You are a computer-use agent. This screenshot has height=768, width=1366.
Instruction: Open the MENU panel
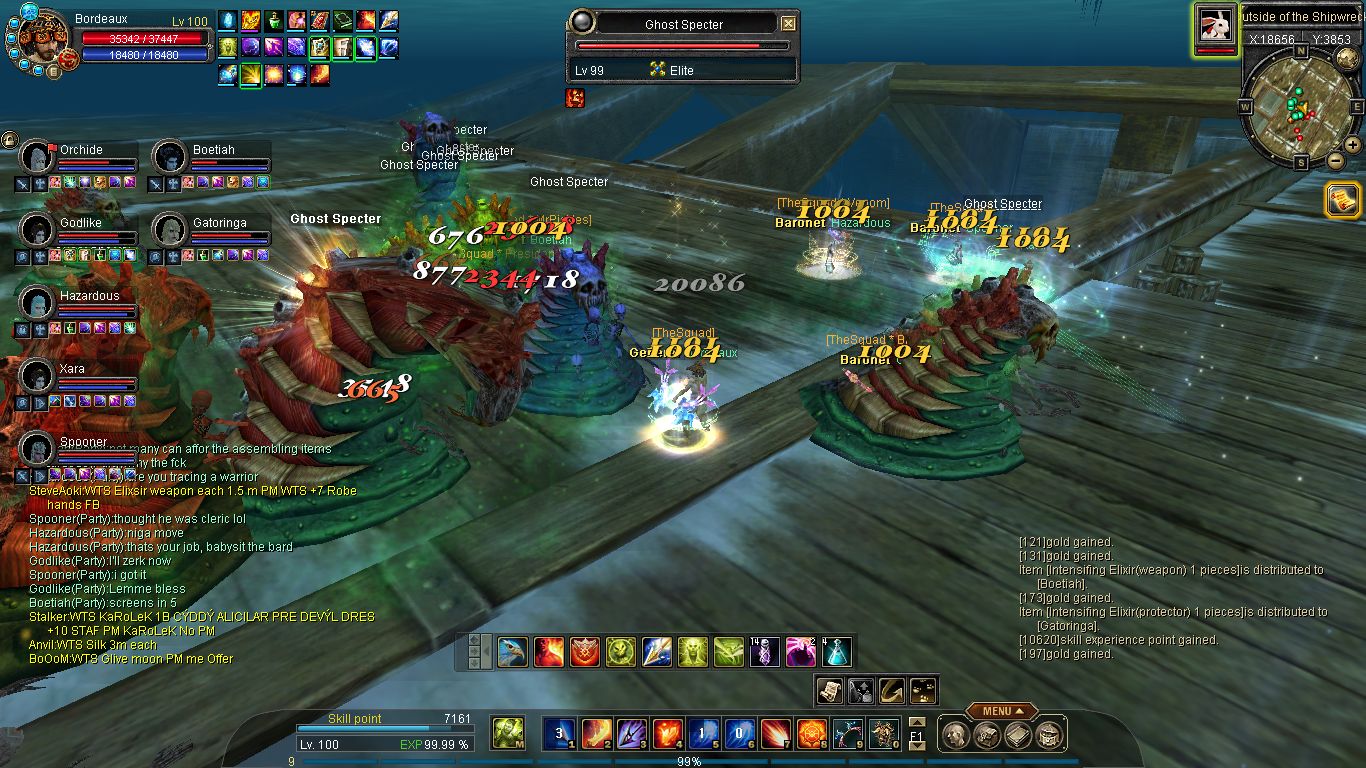[x=1001, y=711]
